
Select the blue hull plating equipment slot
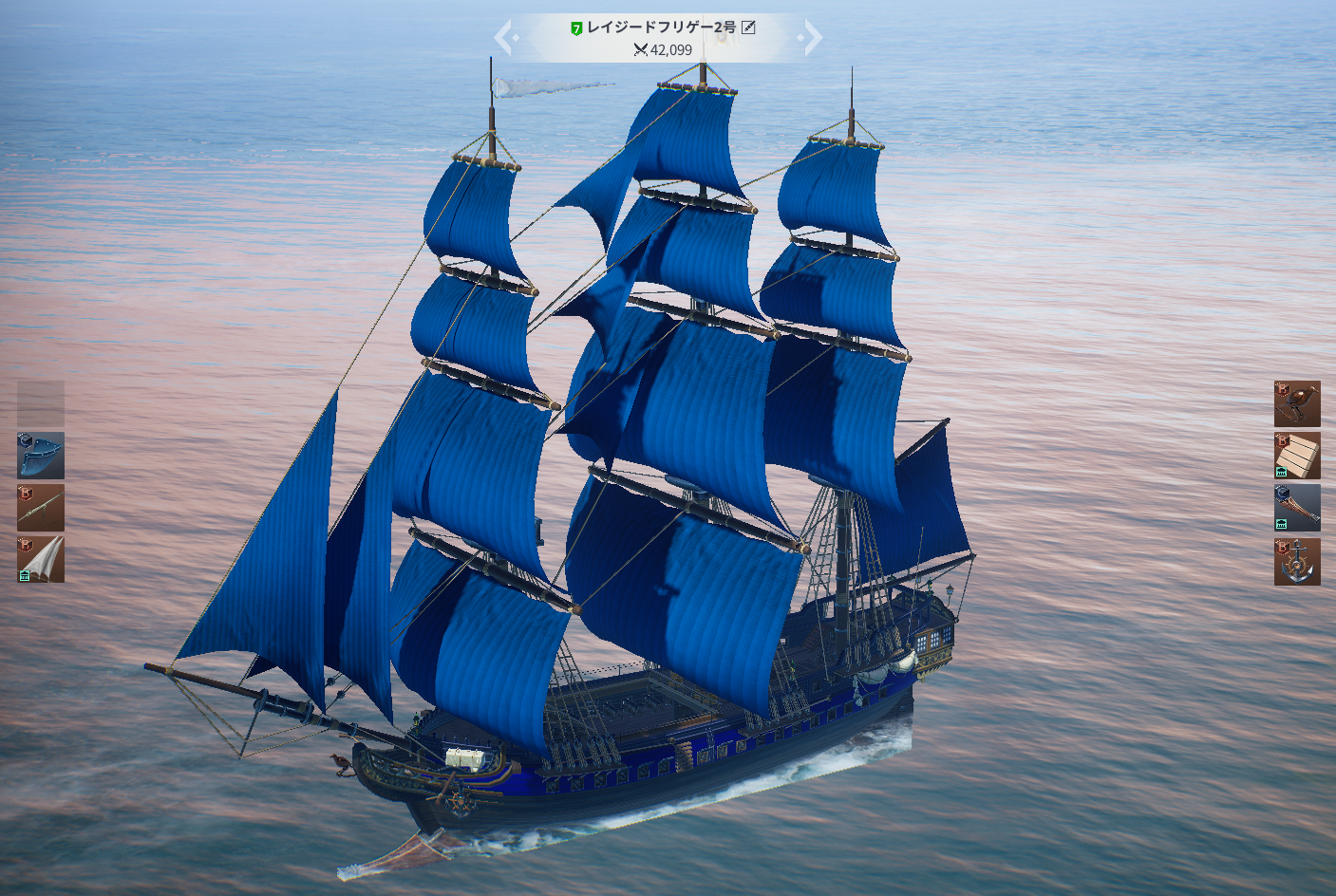click(x=41, y=456)
